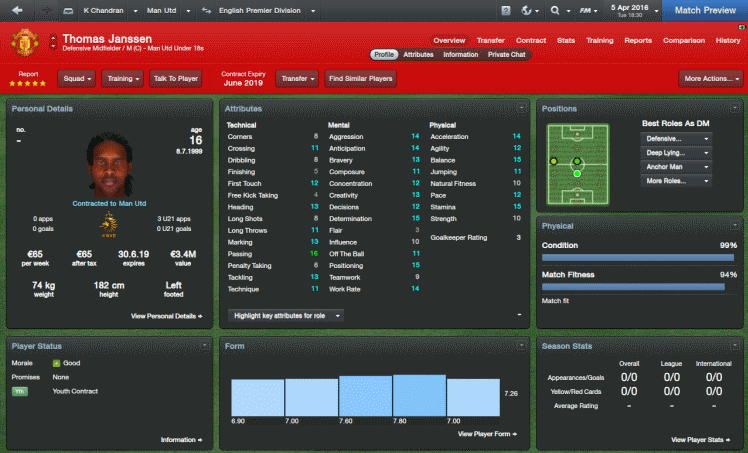Screen dimensions: 748x453
Task: Show the History tab
Action: click(x=727, y=40)
